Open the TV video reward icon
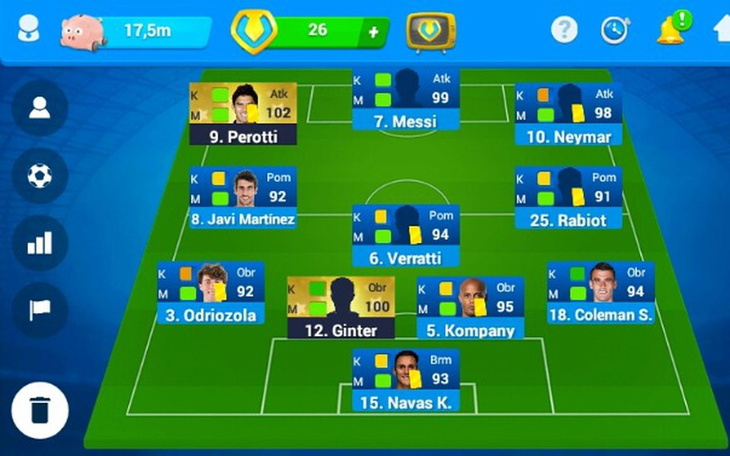This screenshot has width=730, height=456. coord(431,31)
